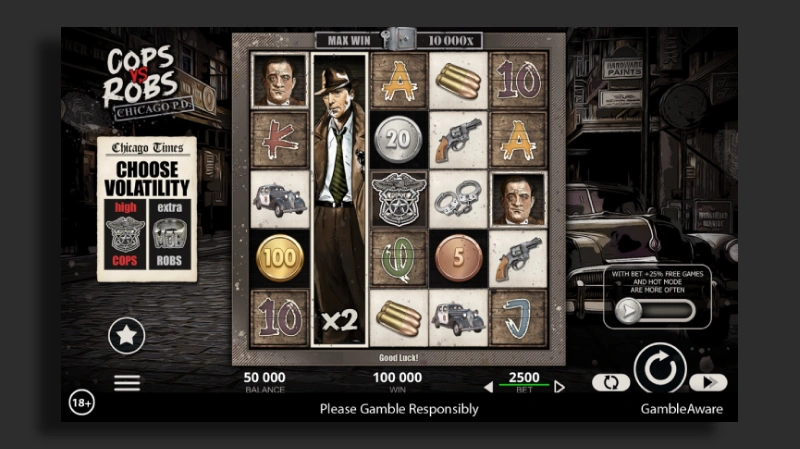Open the autoplay options

coord(611,382)
